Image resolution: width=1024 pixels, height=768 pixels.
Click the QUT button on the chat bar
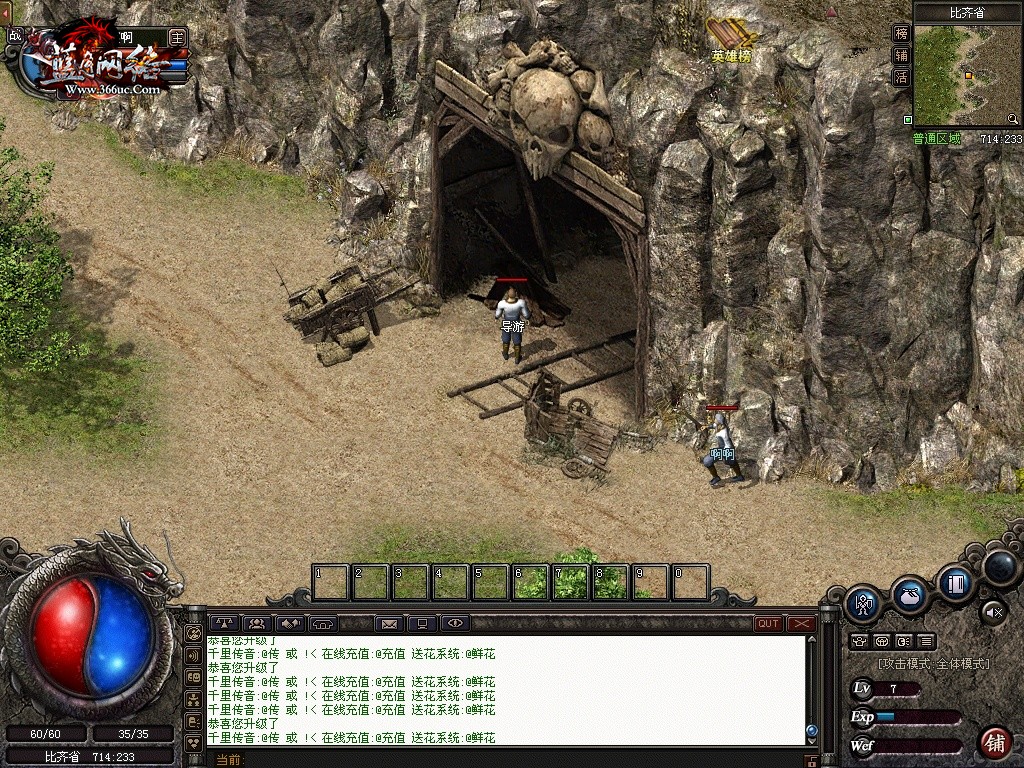click(768, 624)
